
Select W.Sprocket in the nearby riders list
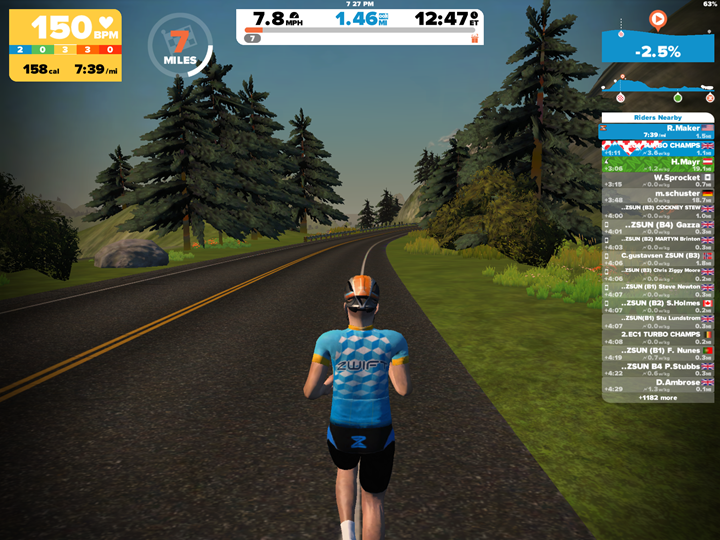[657, 180]
